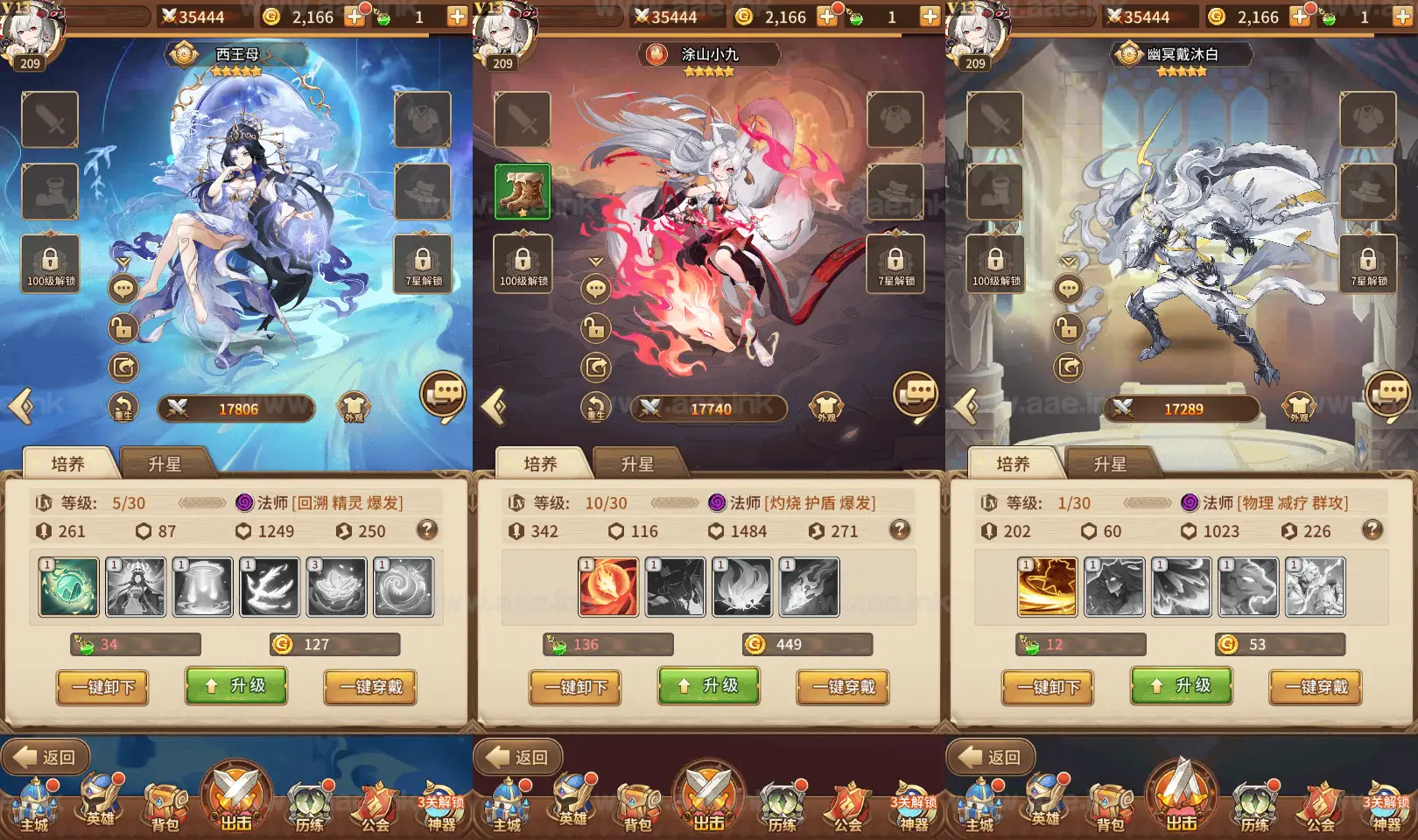Select the 培养 tab on 涂山小九 panel

pos(540,465)
